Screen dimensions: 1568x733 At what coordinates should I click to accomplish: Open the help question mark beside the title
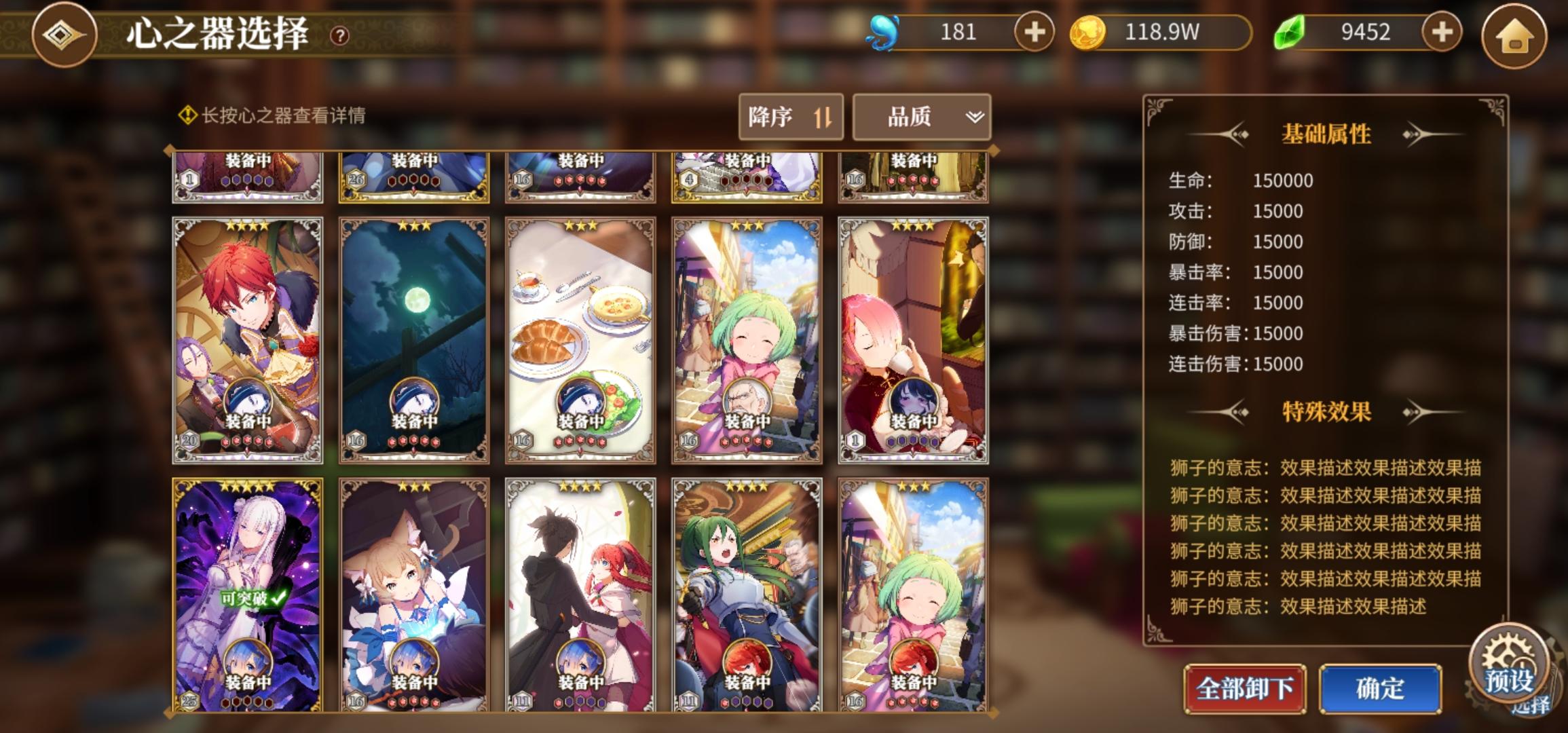[x=339, y=36]
